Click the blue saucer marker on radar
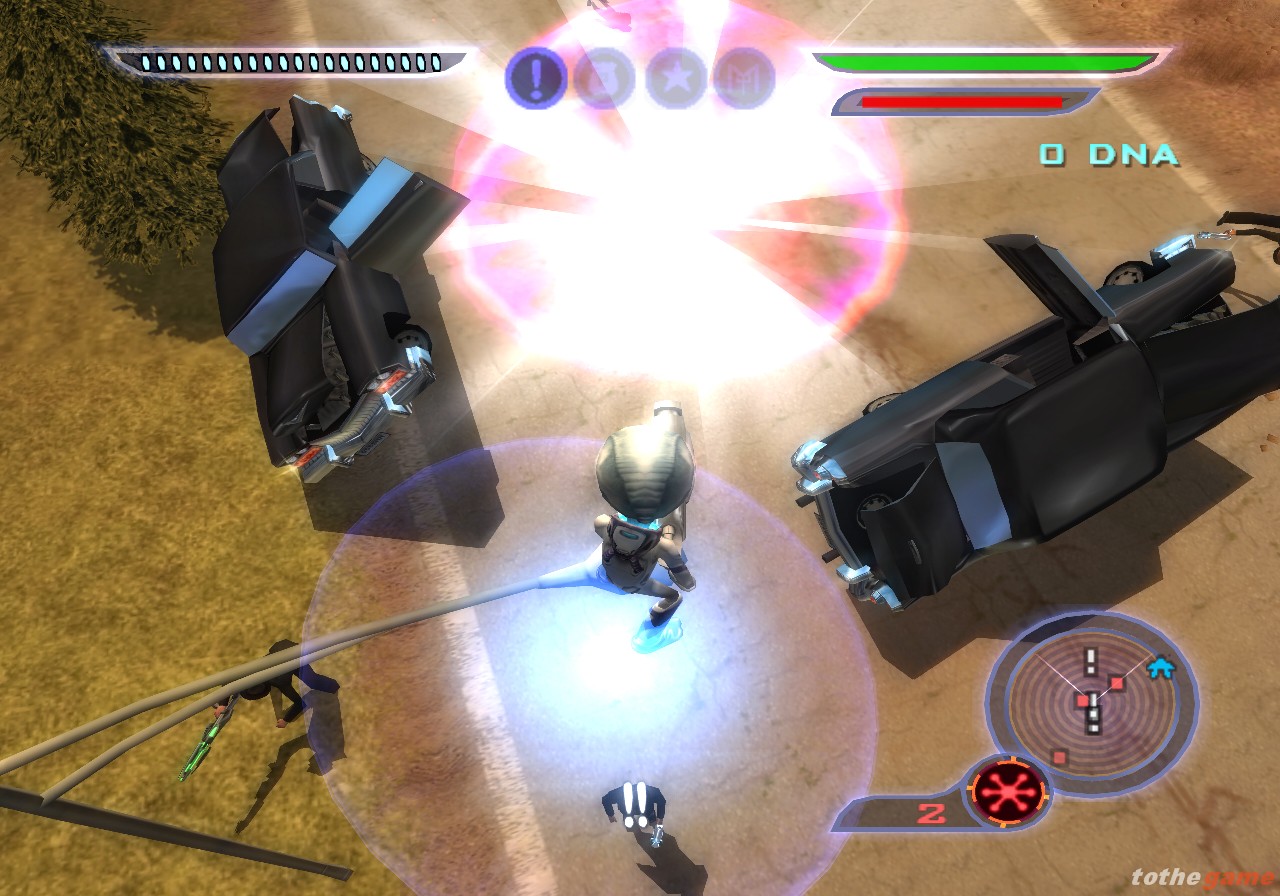 pyautogui.click(x=1160, y=667)
